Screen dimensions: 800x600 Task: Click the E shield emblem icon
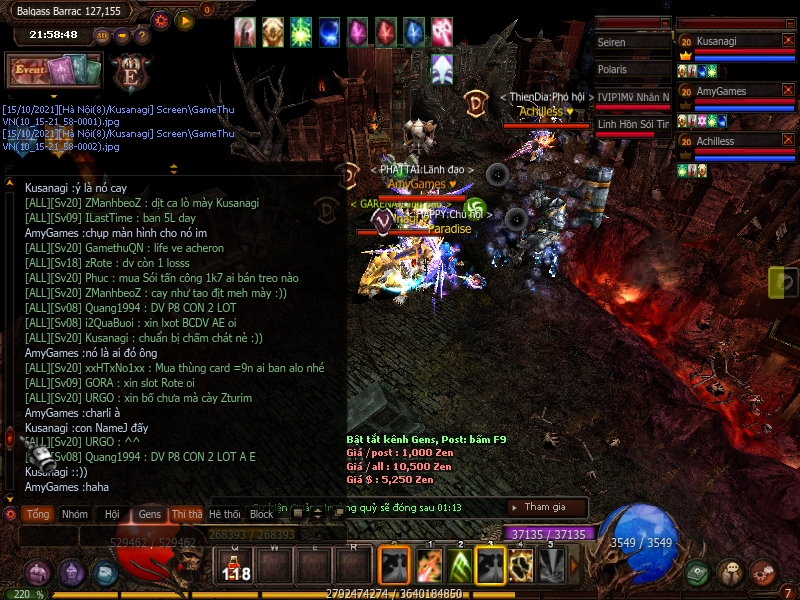coord(130,72)
